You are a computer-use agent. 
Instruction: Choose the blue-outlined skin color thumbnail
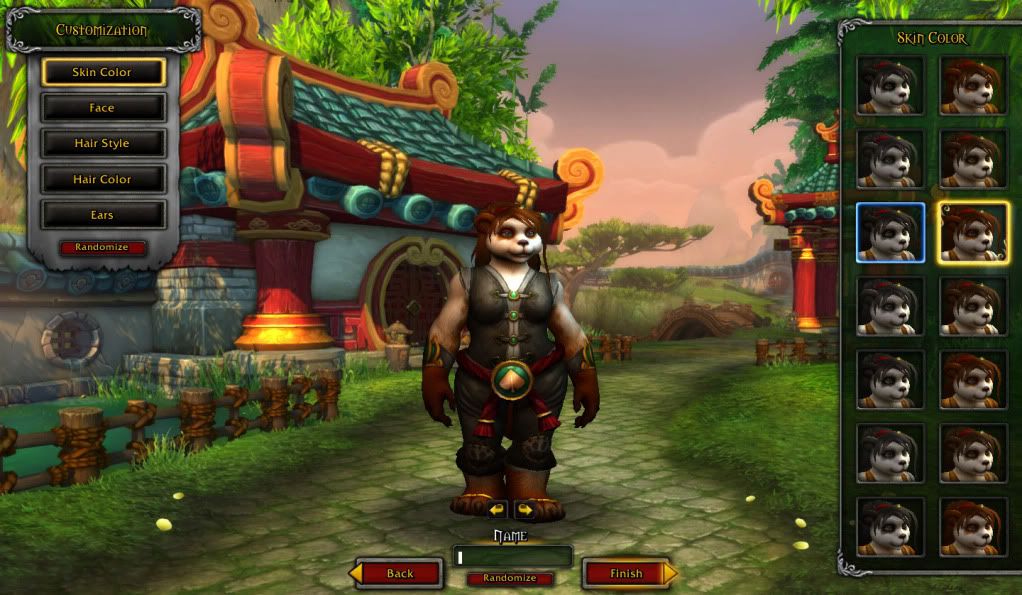(x=890, y=232)
